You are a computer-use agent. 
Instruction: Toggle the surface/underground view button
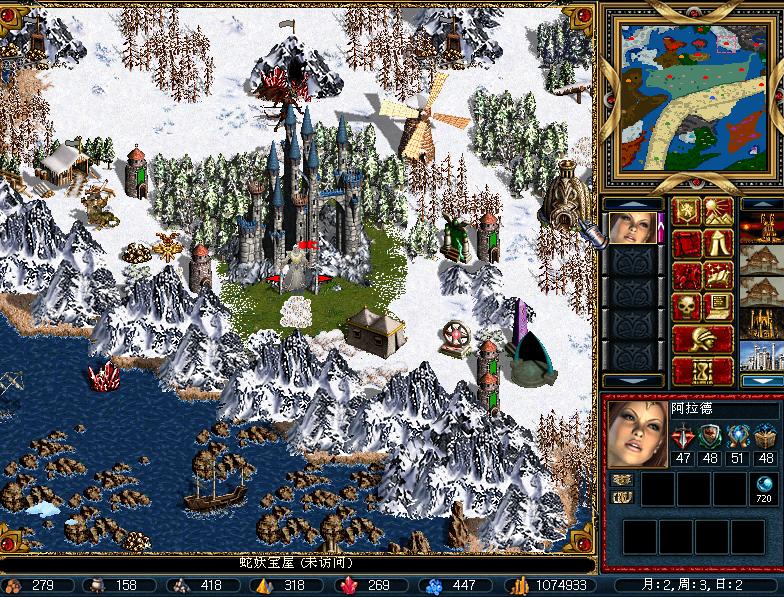[x=718, y=211]
